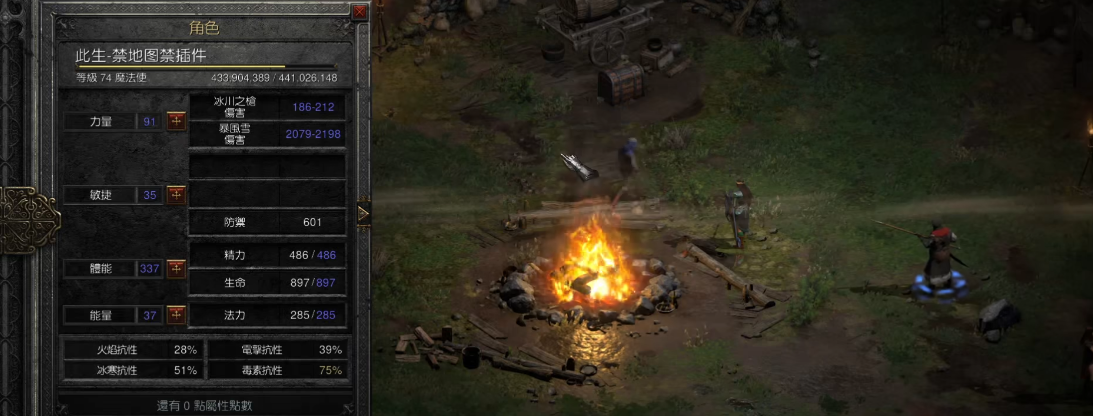The image size is (1093, 416).
Task: Add a point to 力量 (Strength)
Action: [176, 121]
